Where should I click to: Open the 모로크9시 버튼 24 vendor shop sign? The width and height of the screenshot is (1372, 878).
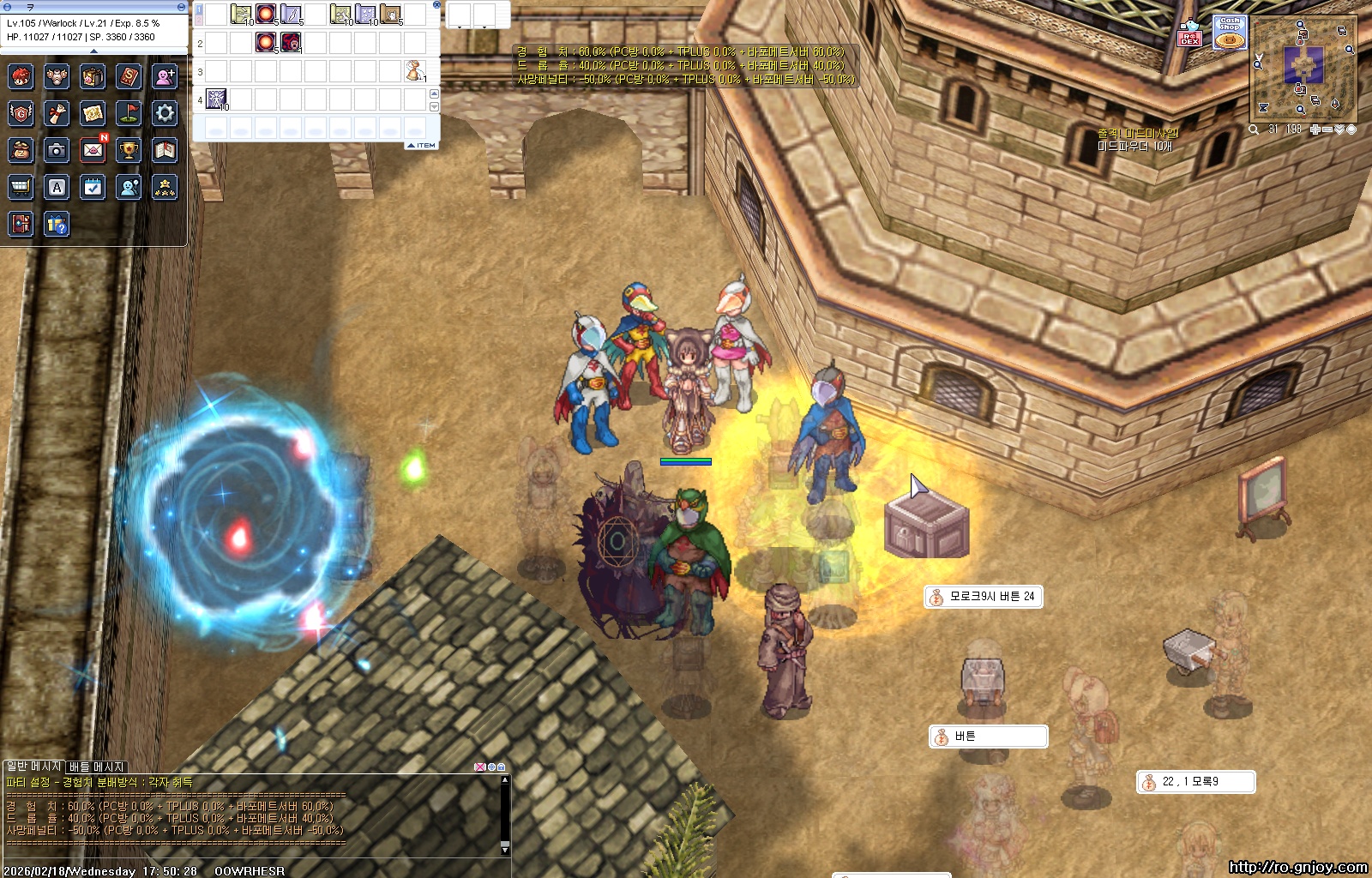point(984,597)
